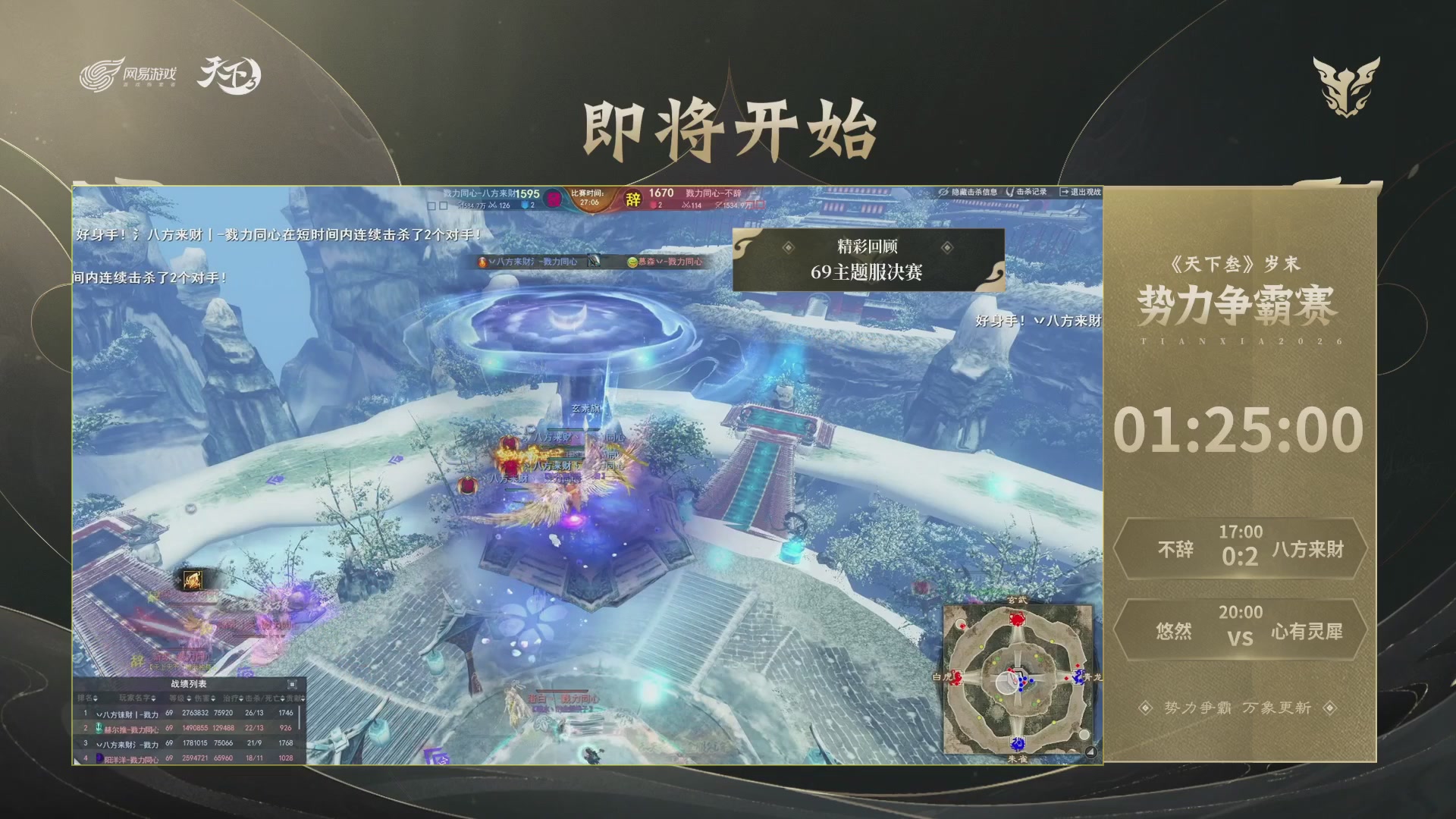Toggle the second checkbox on the scoreboard left
This screenshot has width=1456, height=819.
point(443,204)
